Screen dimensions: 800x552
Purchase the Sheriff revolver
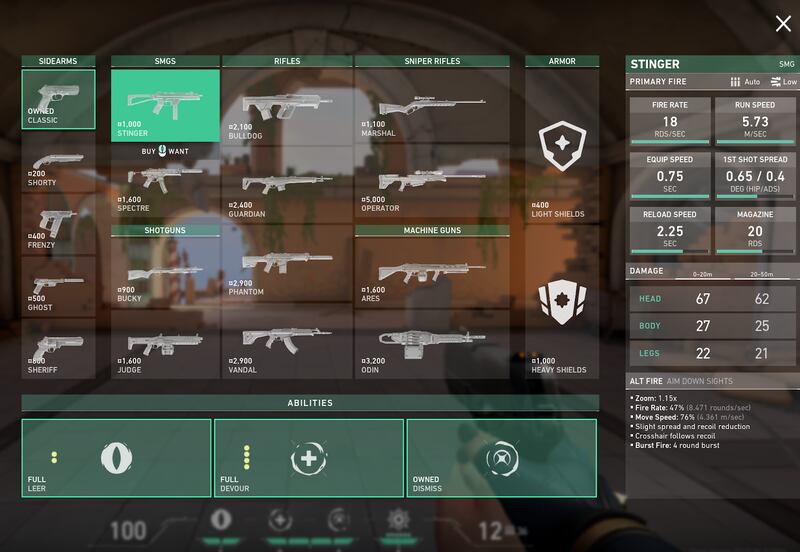pyautogui.click(x=59, y=348)
